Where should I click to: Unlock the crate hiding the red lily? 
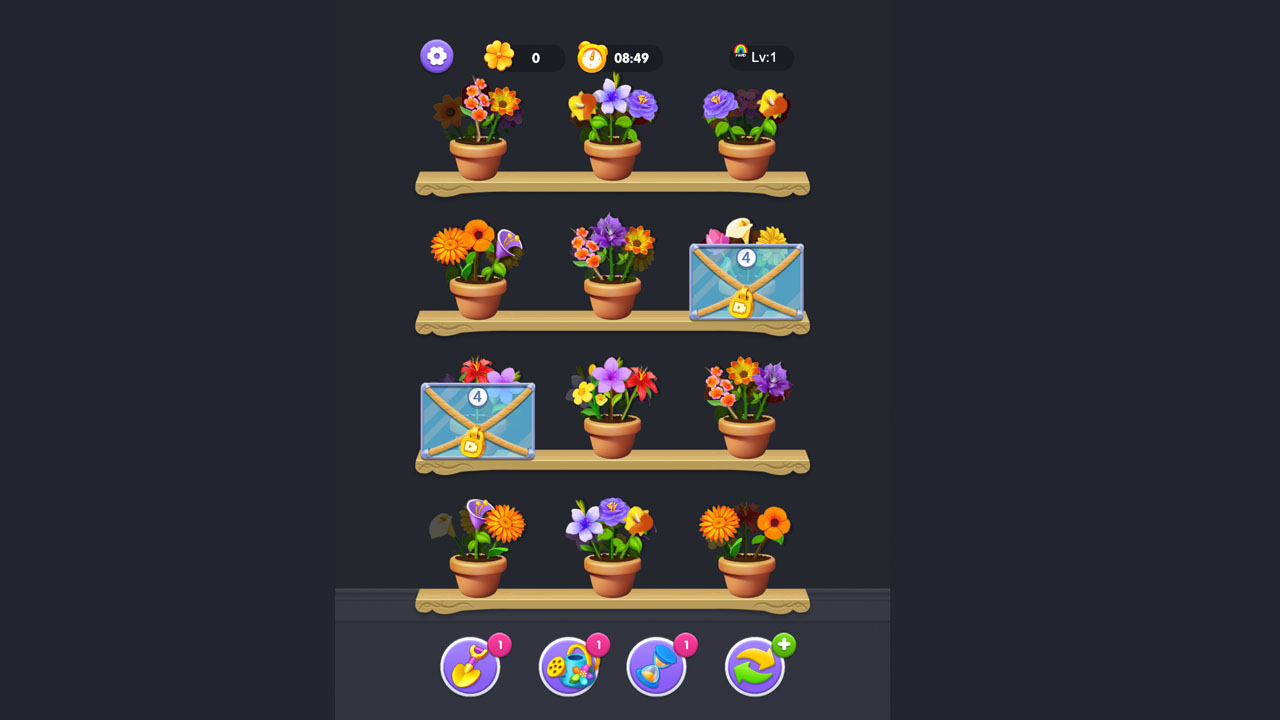pyautogui.click(x=478, y=420)
